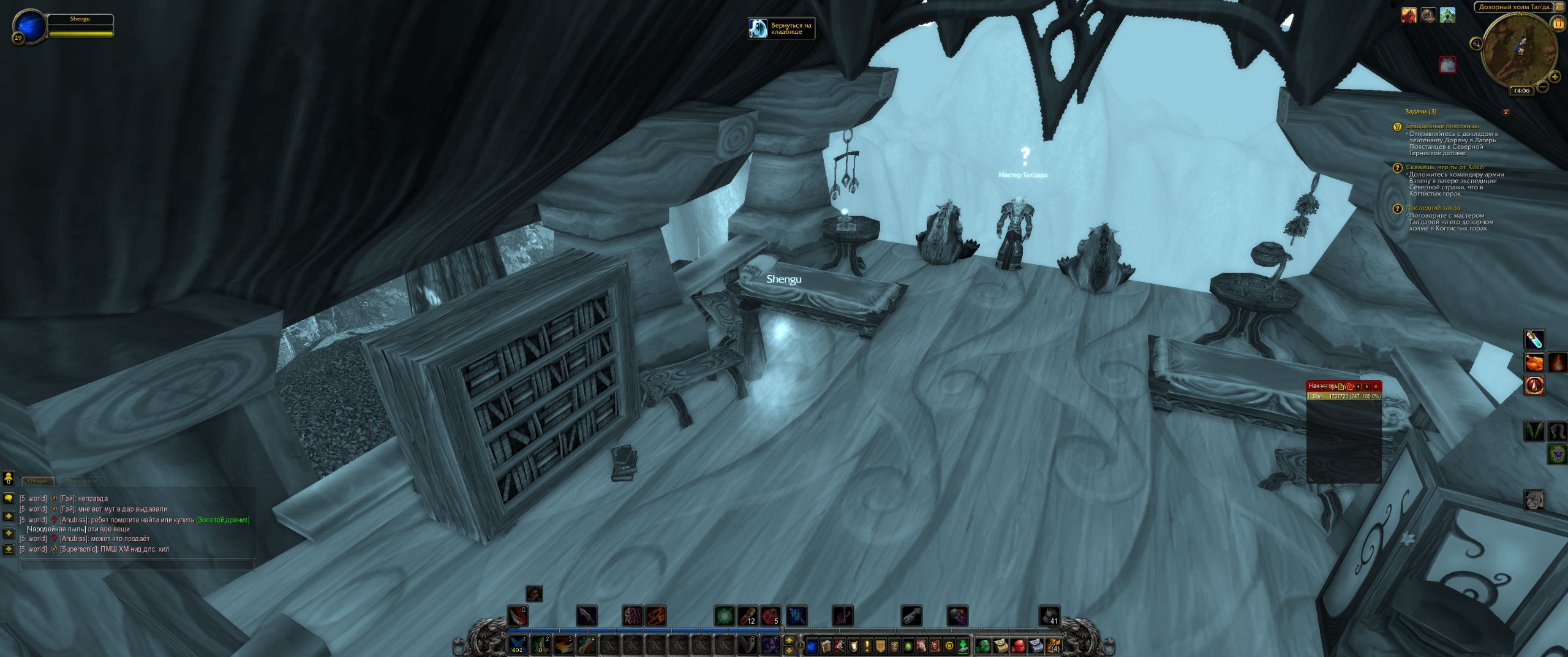The width and height of the screenshot is (1568, 657).
Task: Click the 'Вернуться на кладбище' return to graveyard button
Action: point(781,28)
